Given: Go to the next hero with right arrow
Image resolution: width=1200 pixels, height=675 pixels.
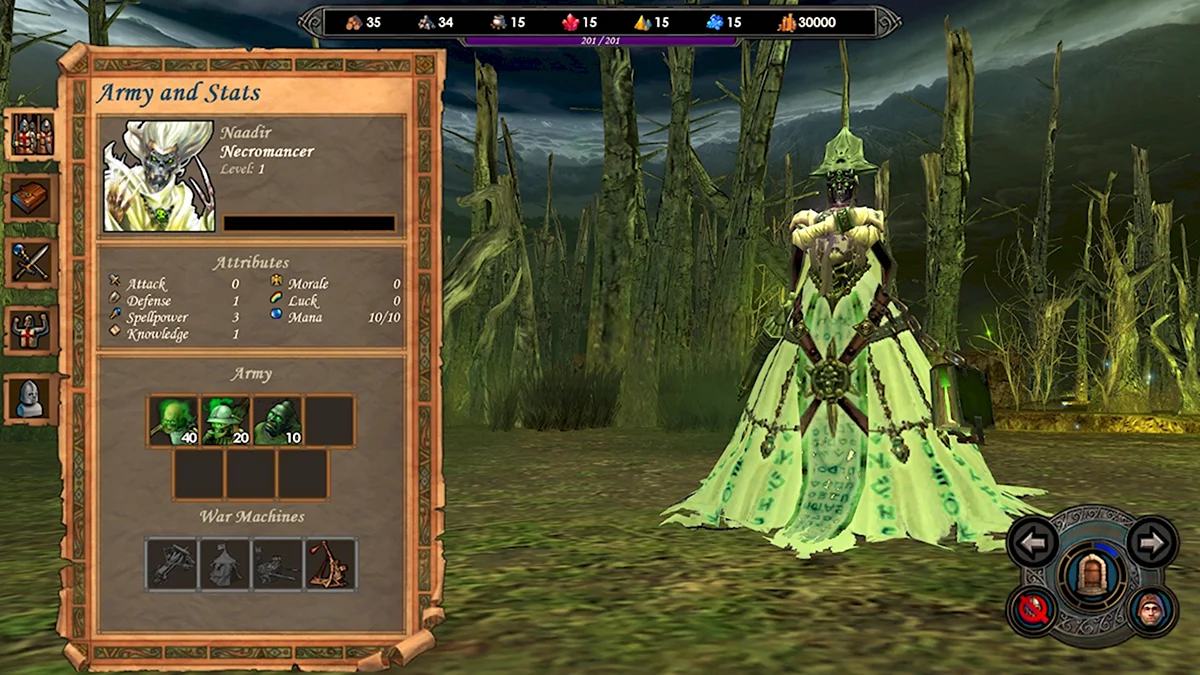Looking at the screenshot, I should pos(1152,543).
